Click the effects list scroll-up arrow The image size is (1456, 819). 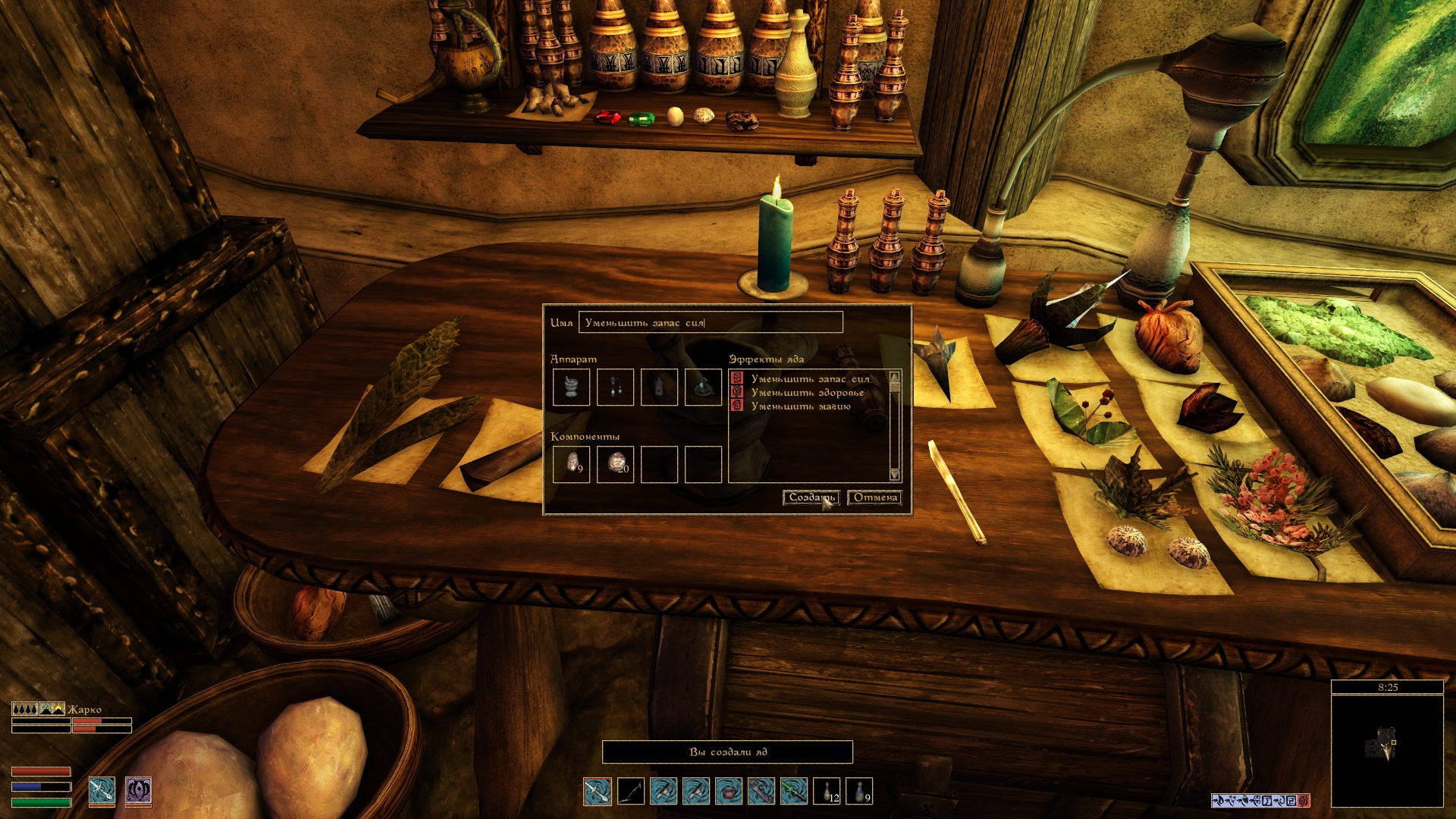[x=895, y=377]
